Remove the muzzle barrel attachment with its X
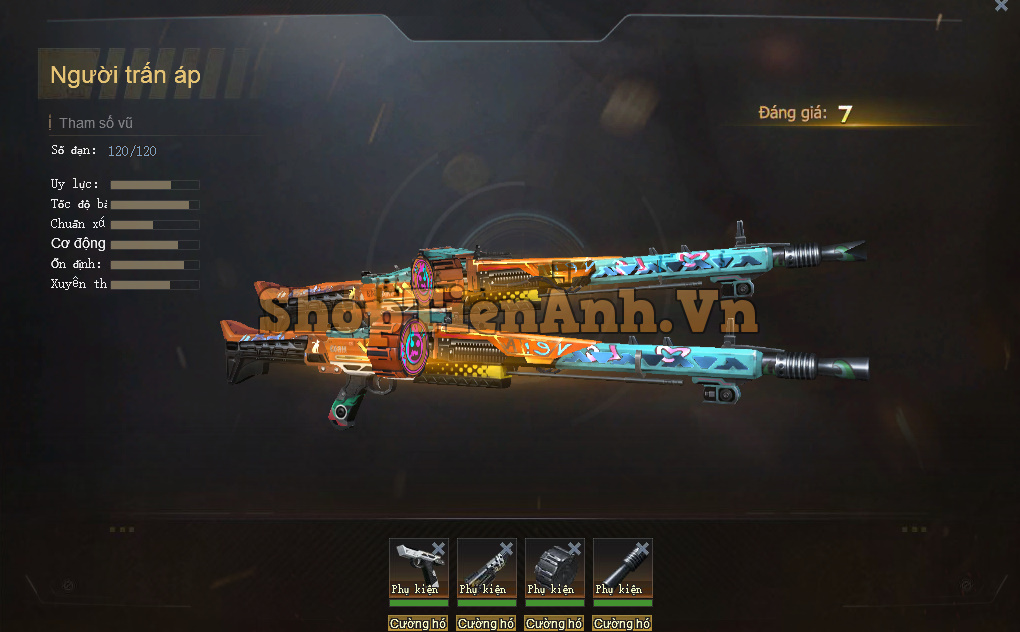Screen dimensions: 1020x632 643,548
